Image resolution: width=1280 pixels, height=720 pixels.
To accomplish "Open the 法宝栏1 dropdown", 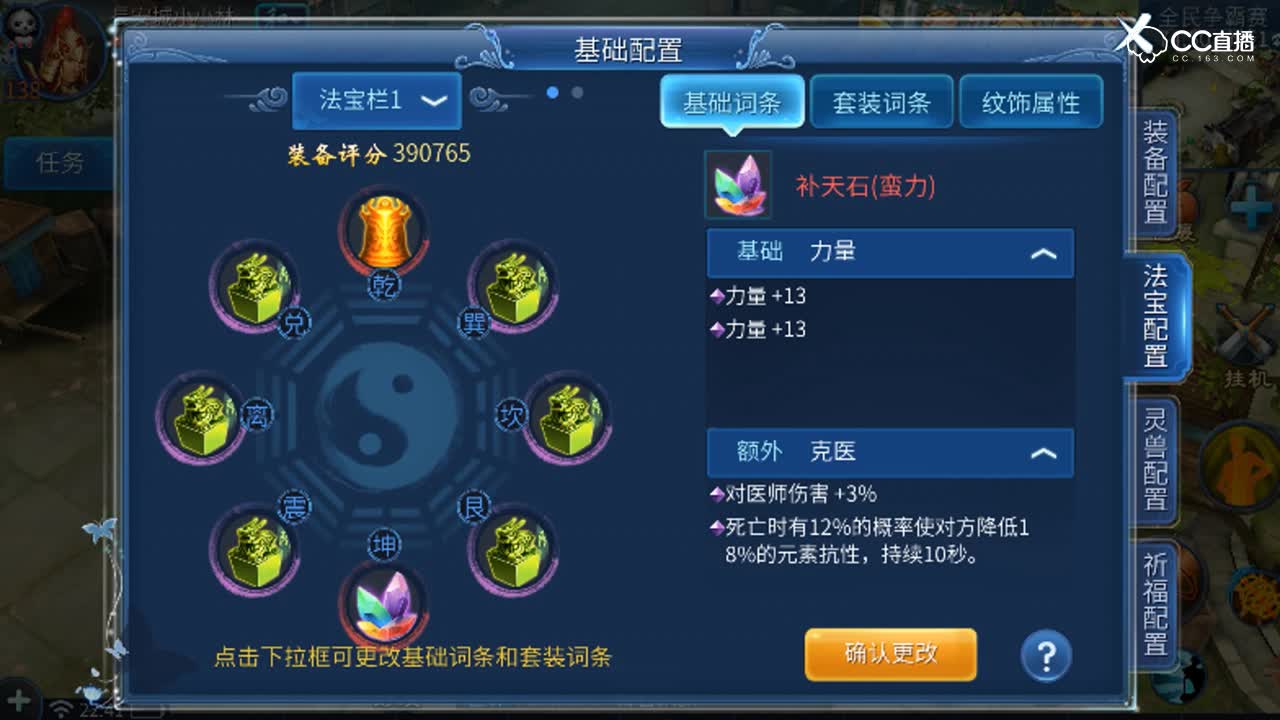I will (375, 101).
